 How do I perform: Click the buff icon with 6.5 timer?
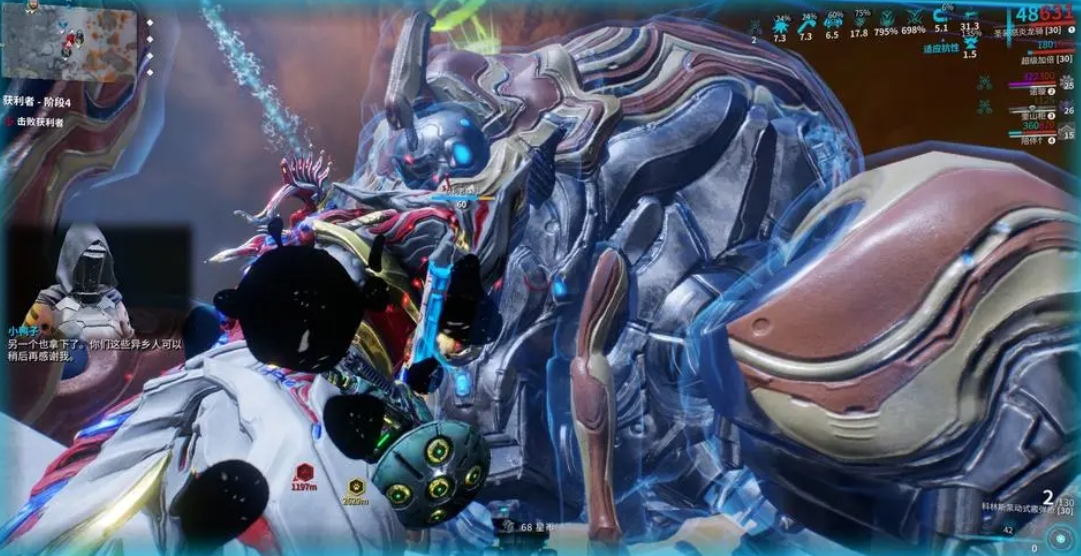pos(832,19)
